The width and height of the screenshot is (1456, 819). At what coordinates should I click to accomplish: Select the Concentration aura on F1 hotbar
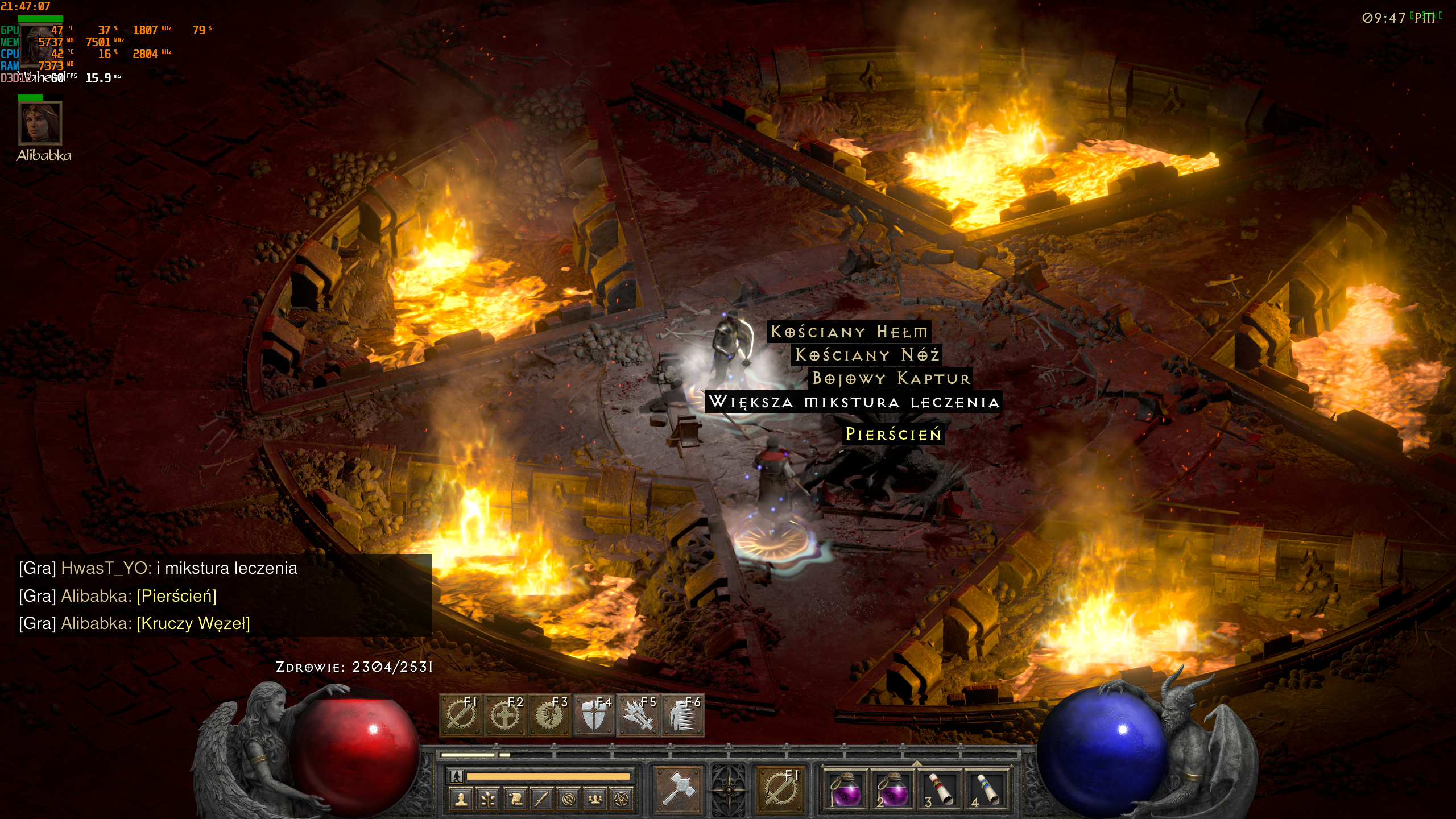click(460, 715)
